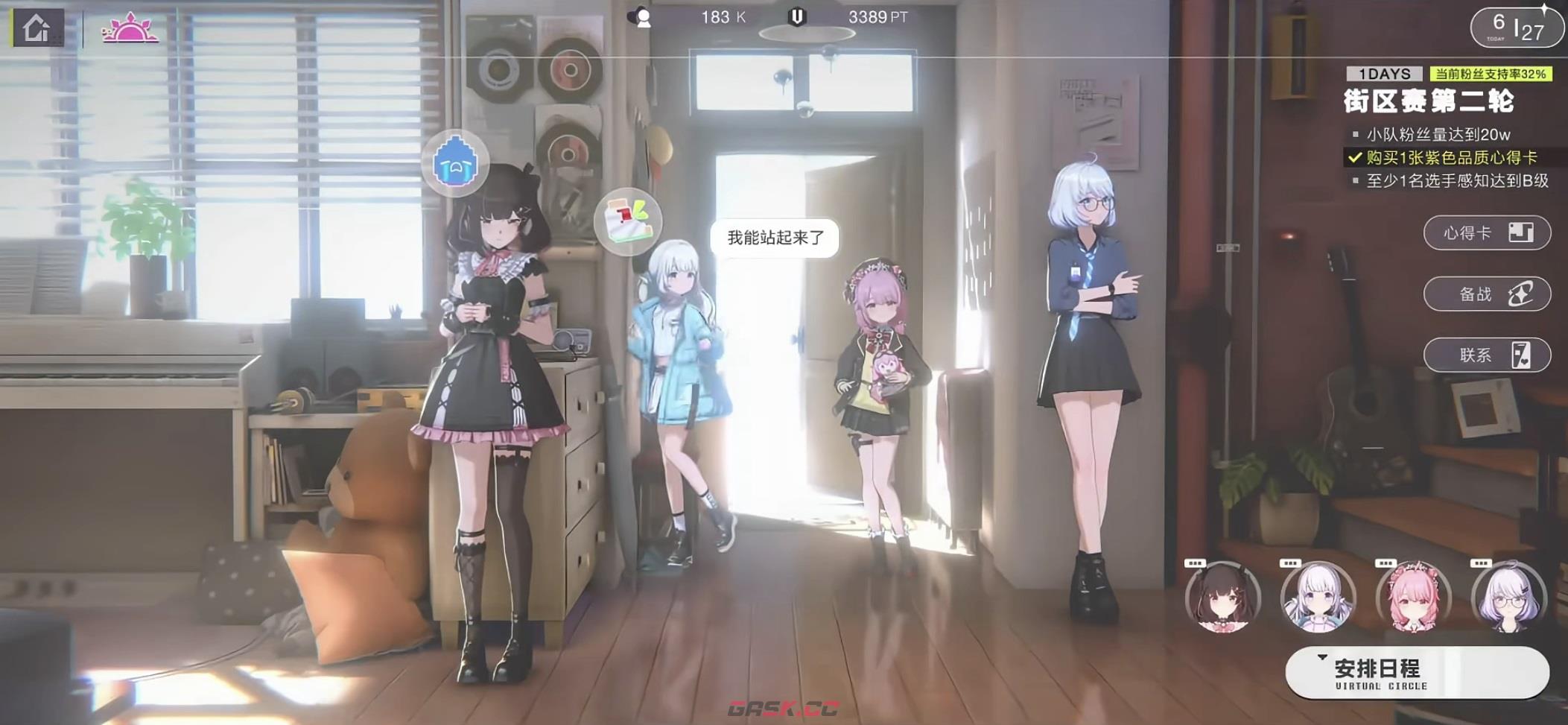The image size is (1568, 725).
Task: Click the 安排日程 schedule button
Action: [x=1416, y=673]
